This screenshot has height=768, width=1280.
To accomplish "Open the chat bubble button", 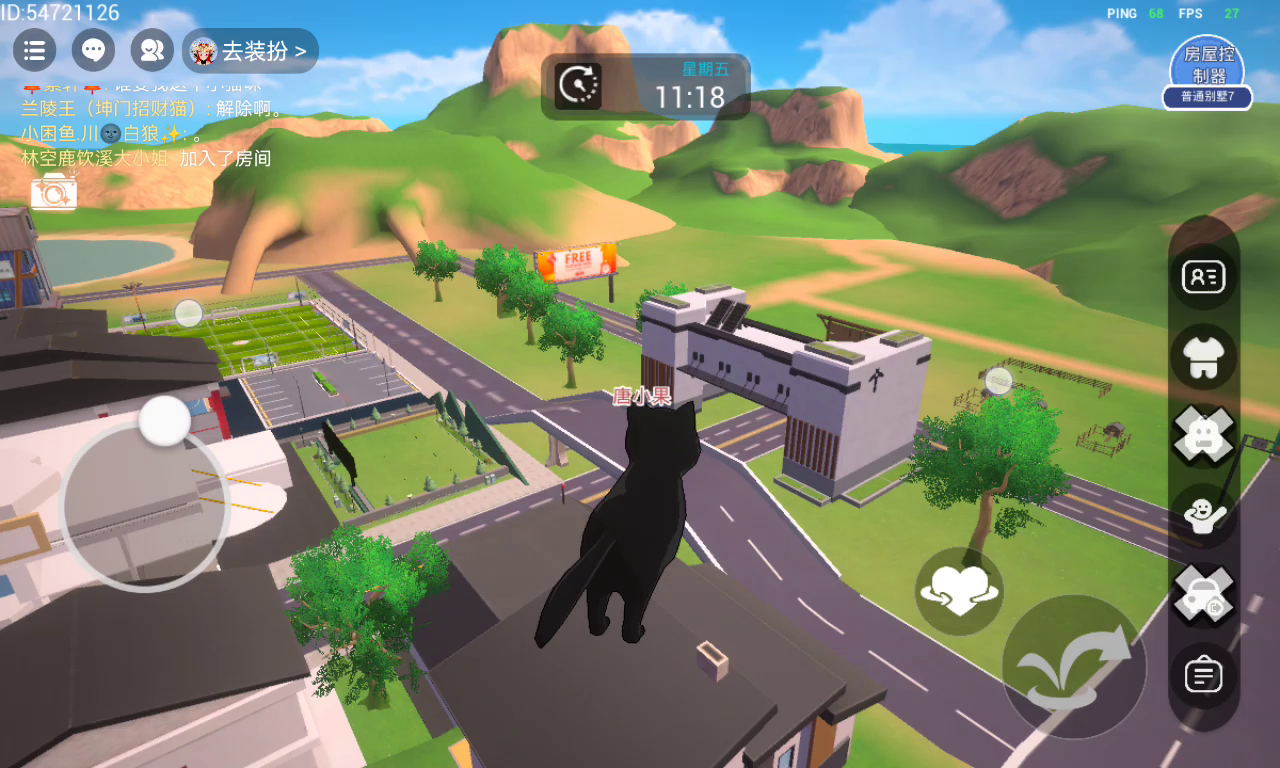I will tap(93, 50).
